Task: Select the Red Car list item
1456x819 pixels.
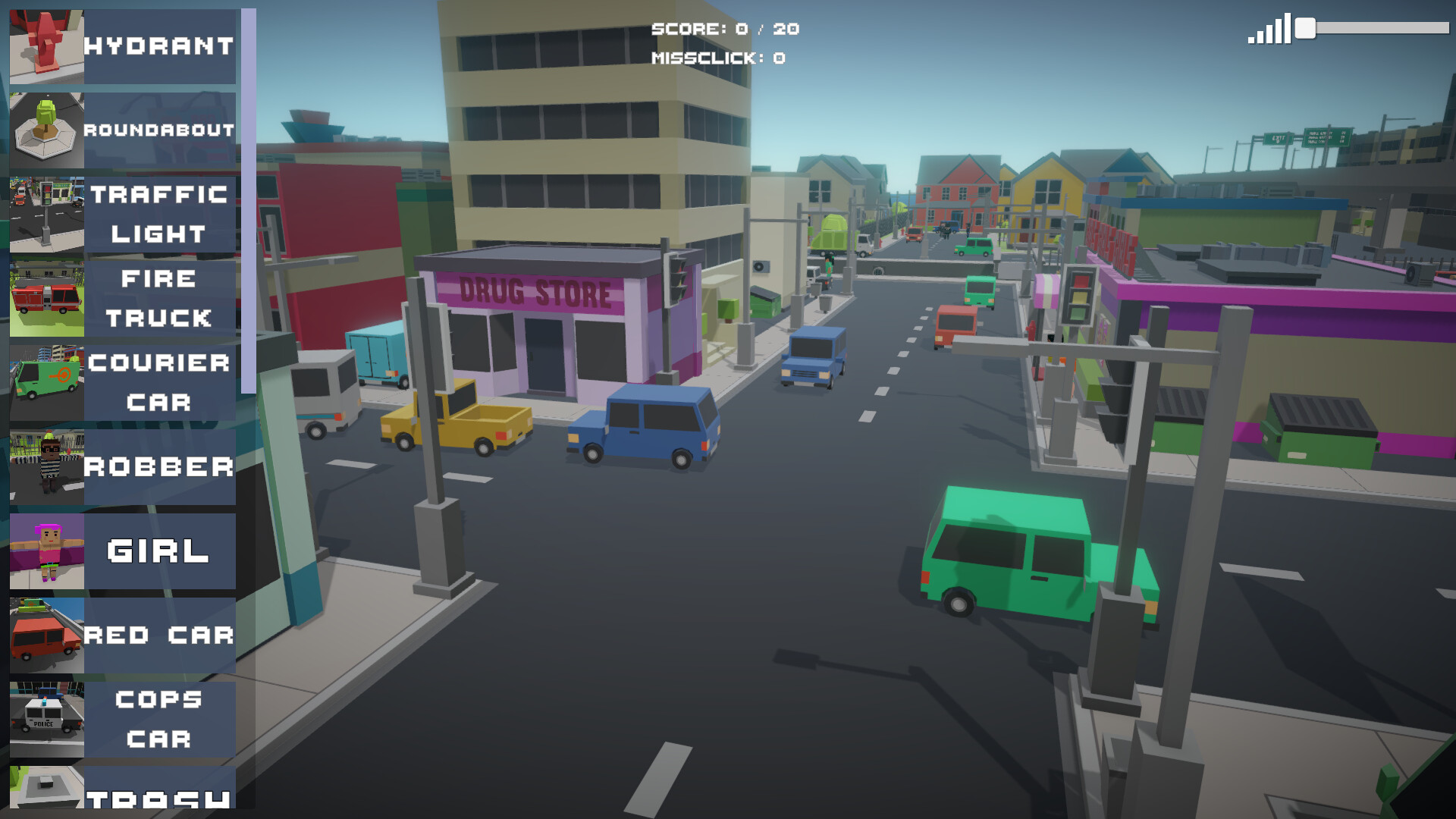Action: 123,635
